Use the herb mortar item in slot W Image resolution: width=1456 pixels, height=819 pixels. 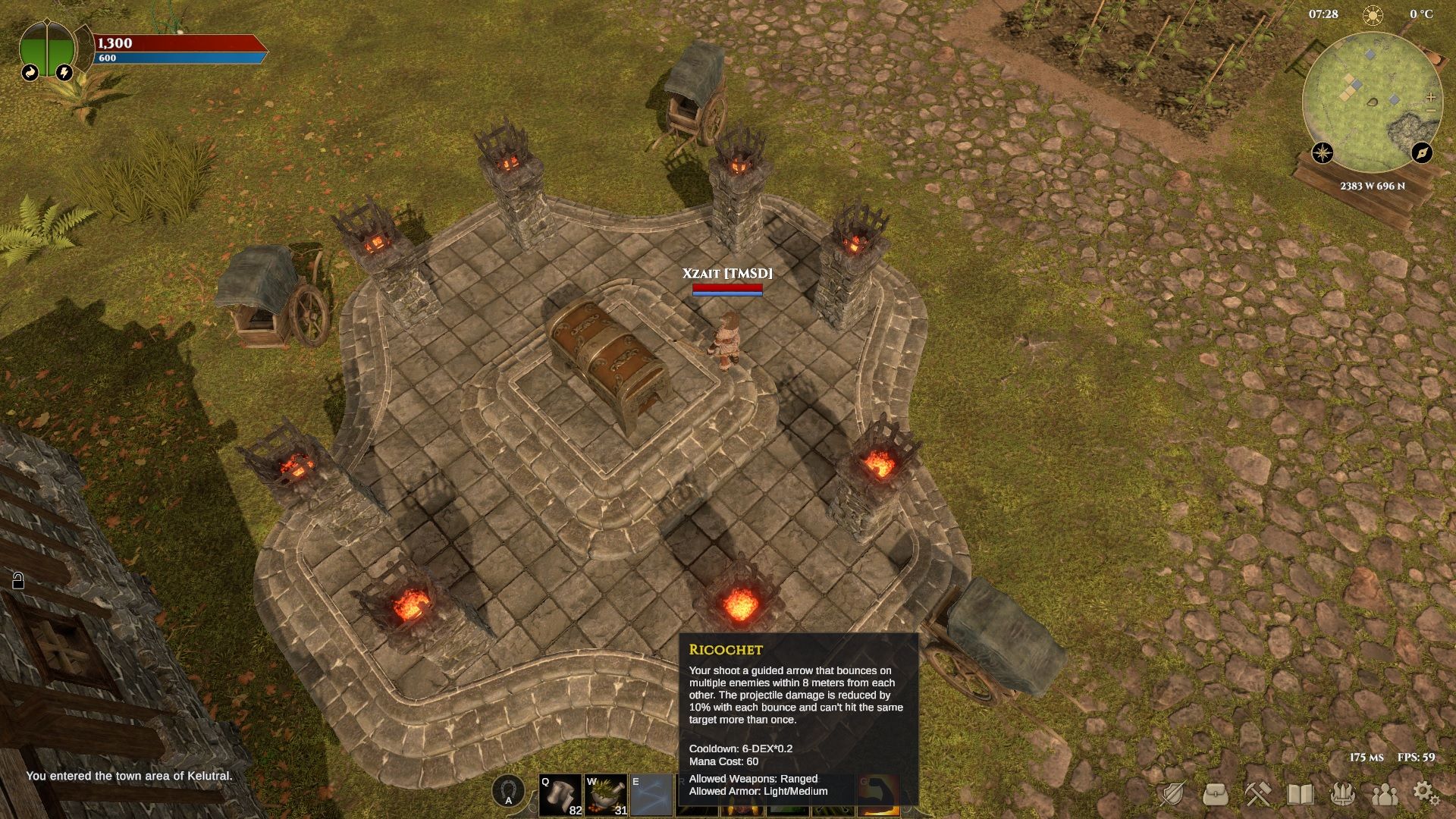(605, 794)
